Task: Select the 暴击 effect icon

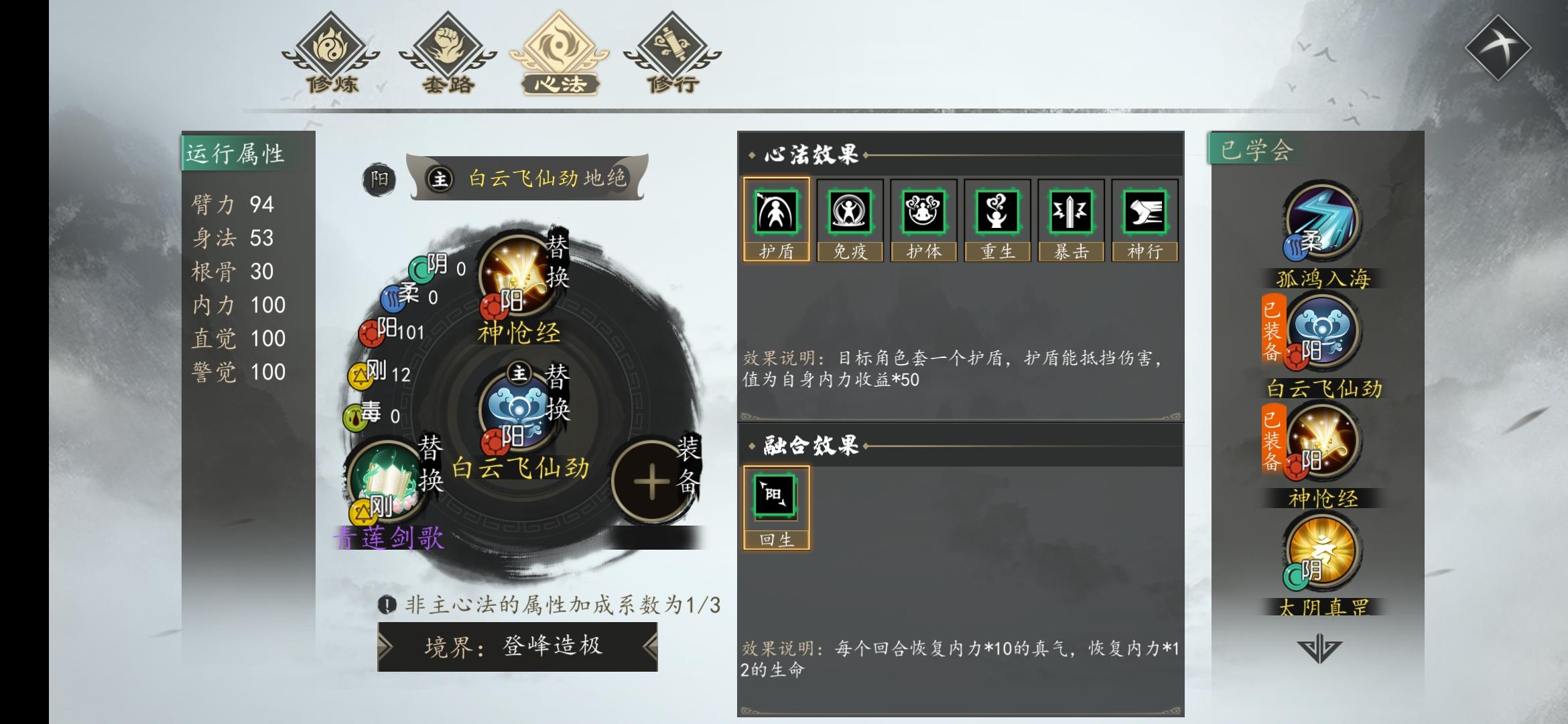Action: (1070, 221)
